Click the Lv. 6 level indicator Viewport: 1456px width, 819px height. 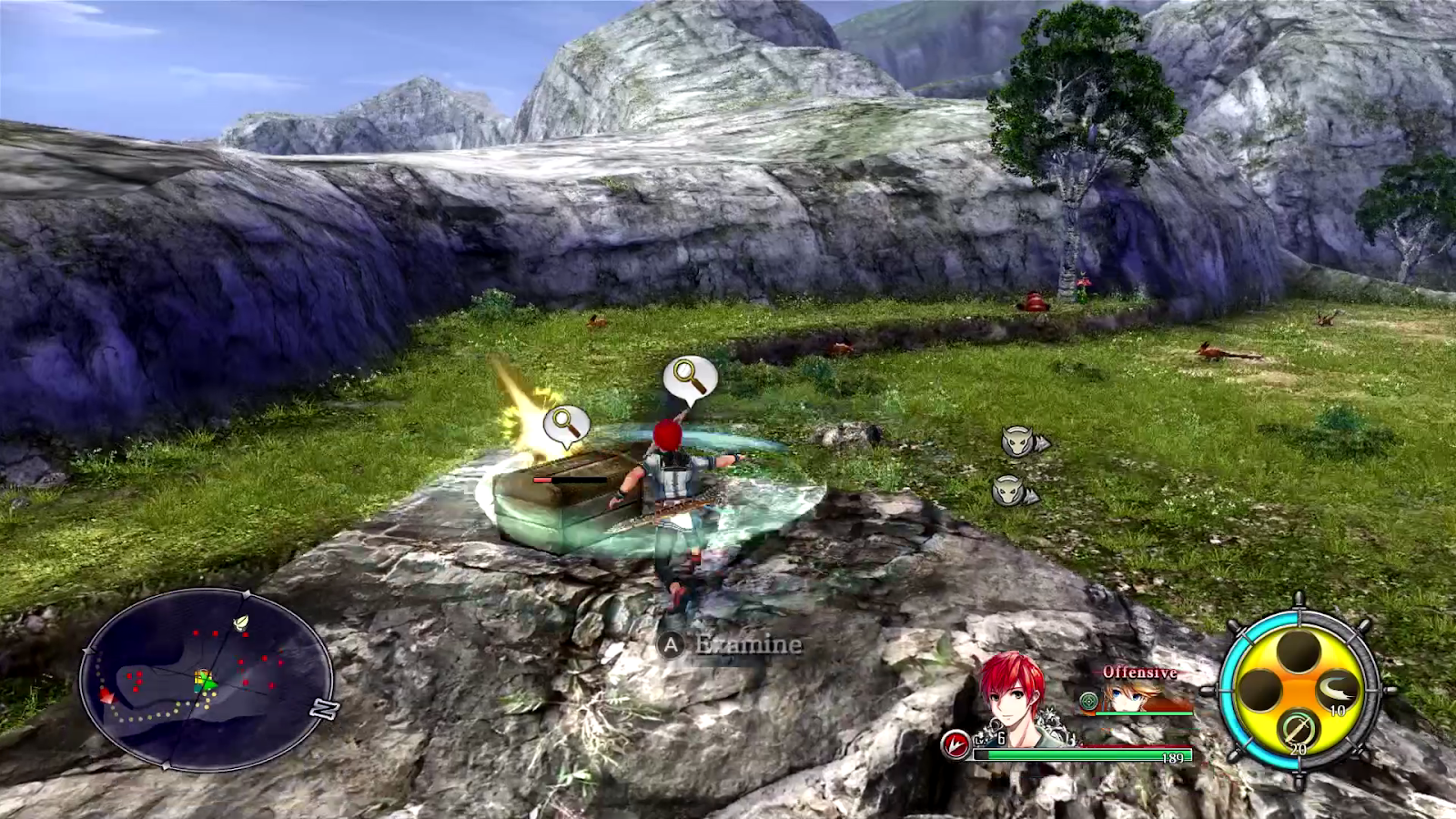987,741
